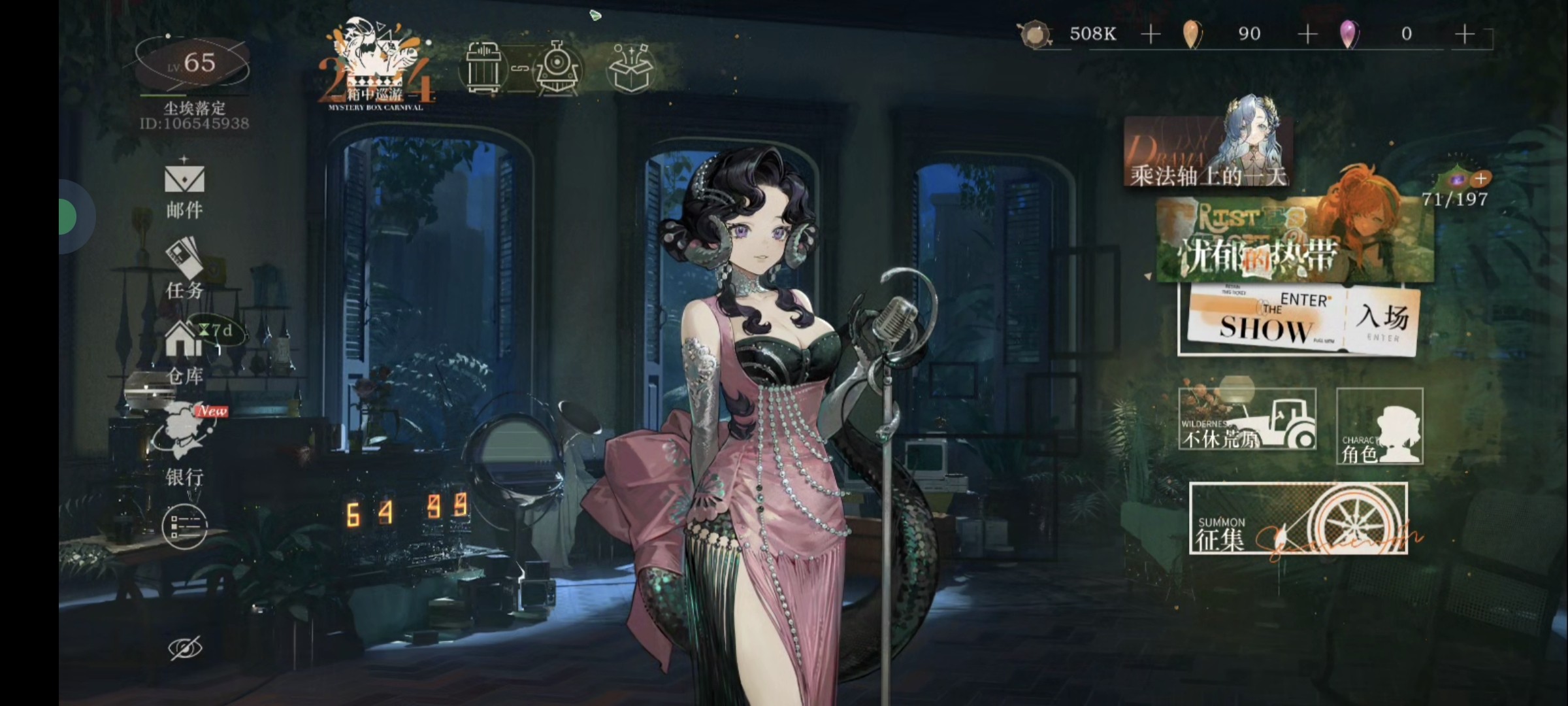
Task: Refill activity using the 71/197 plus icon
Action: [x=1481, y=178]
